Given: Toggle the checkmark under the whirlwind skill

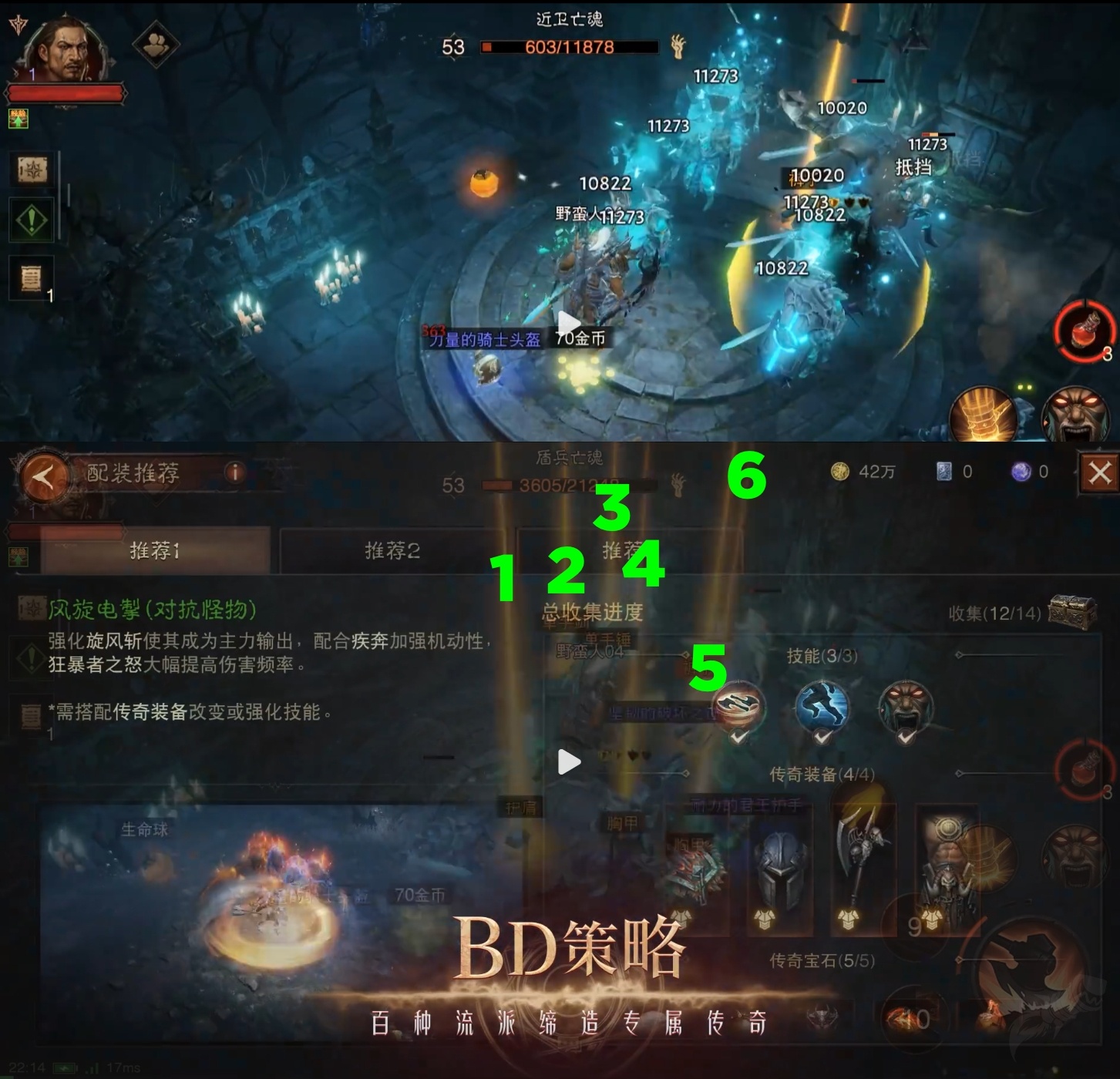Looking at the screenshot, I should pos(738,738).
